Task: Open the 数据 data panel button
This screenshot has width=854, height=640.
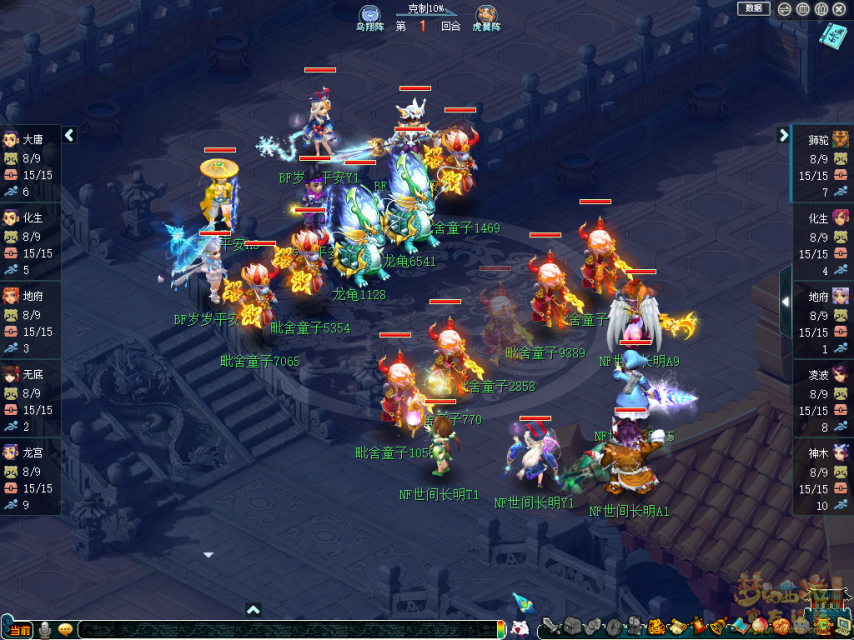Action: click(754, 9)
